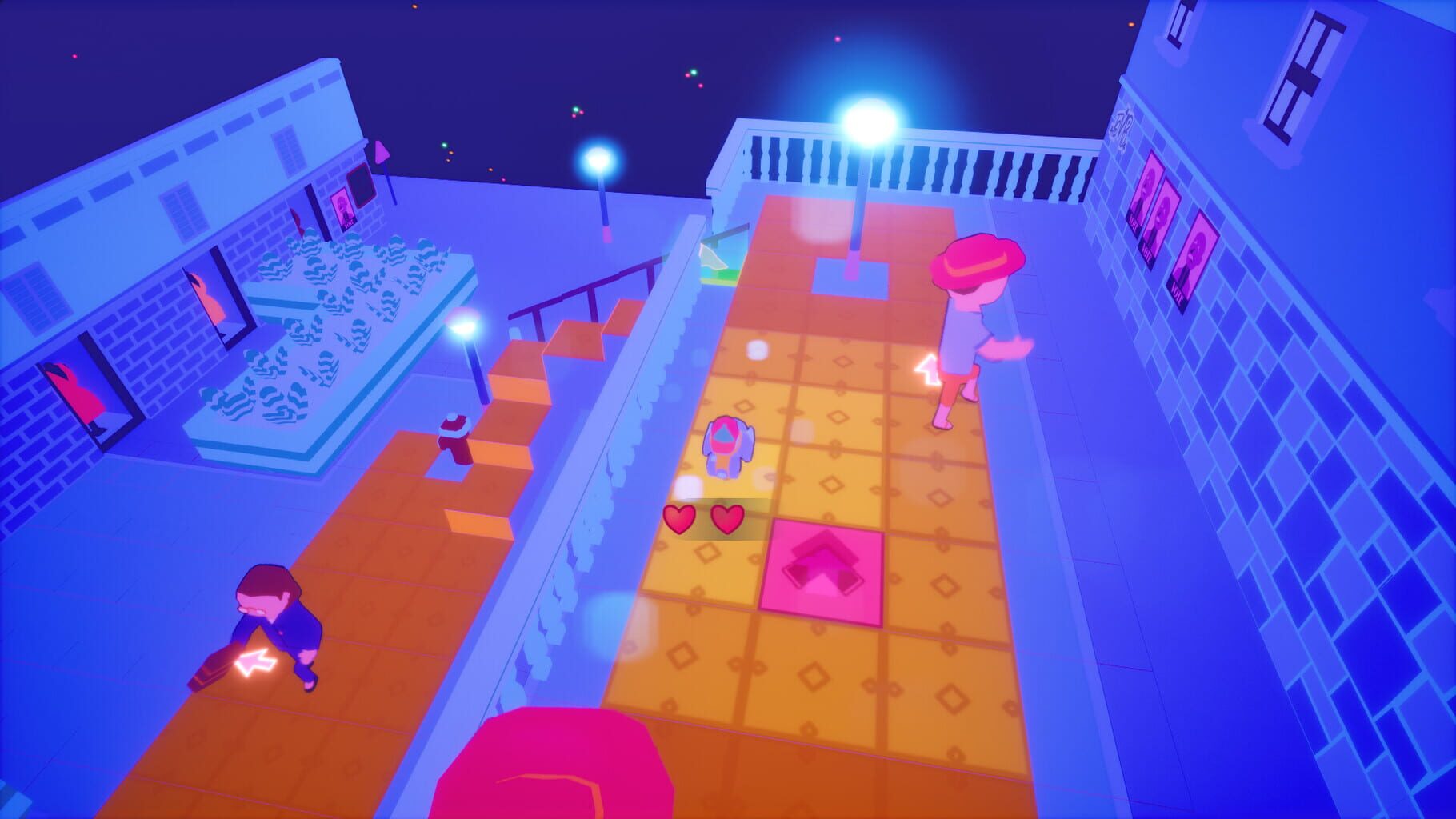This screenshot has height=819, width=1456.
Task: Click the second heart icon
Action: click(729, 520)
